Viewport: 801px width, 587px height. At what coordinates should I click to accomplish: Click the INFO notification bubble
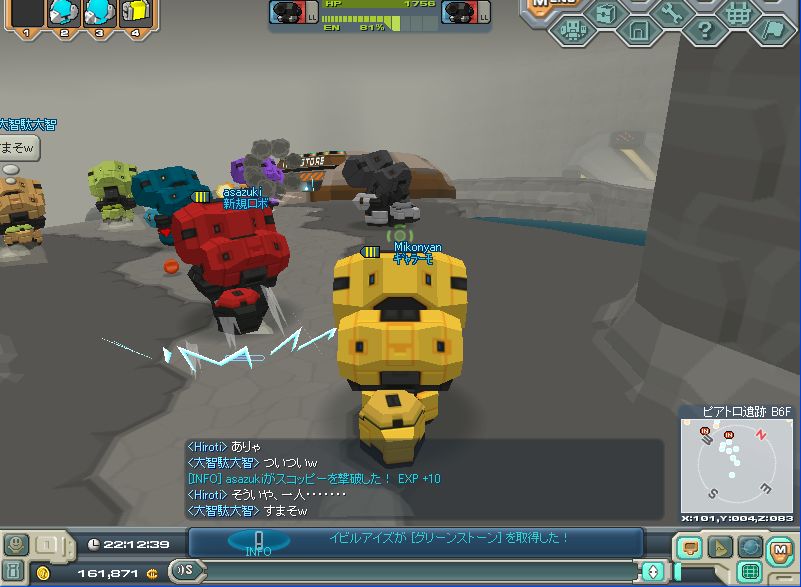click(258, 541)
